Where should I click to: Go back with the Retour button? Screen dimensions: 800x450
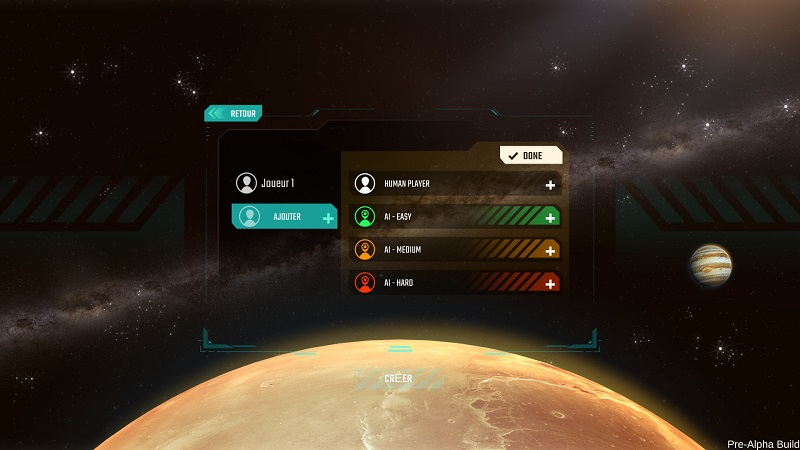(234, 113)
